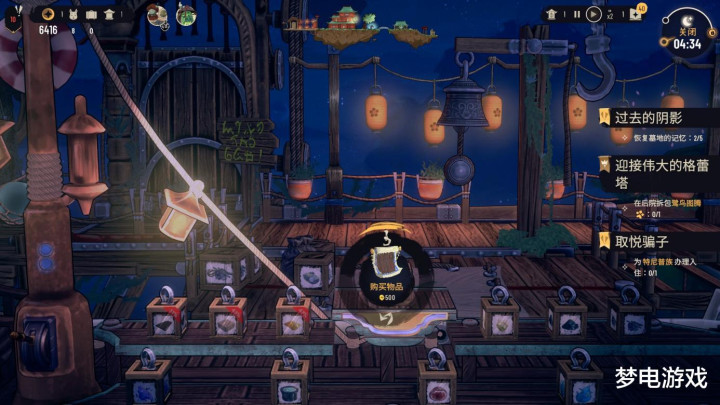
Task: Open the sparkle folder with 40 badge
Action: (x=636, y=14)
